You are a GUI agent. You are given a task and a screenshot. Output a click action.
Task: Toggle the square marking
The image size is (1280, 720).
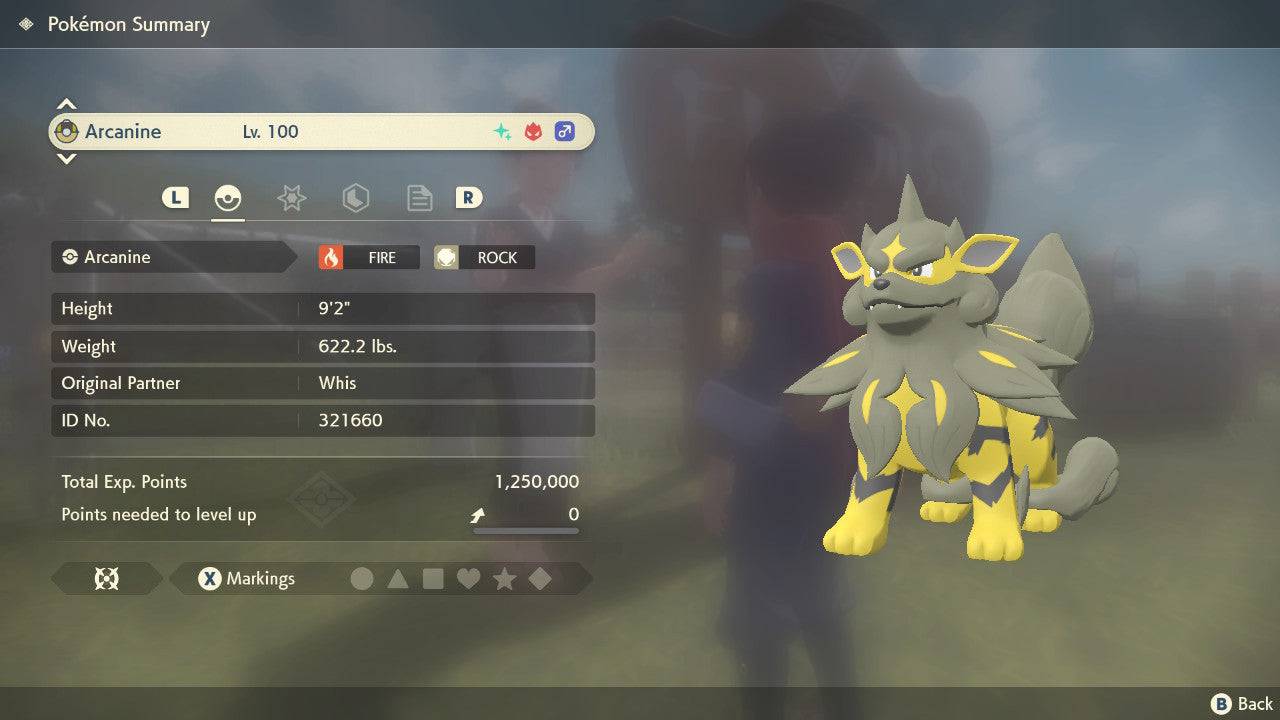(x=433, y=578)
